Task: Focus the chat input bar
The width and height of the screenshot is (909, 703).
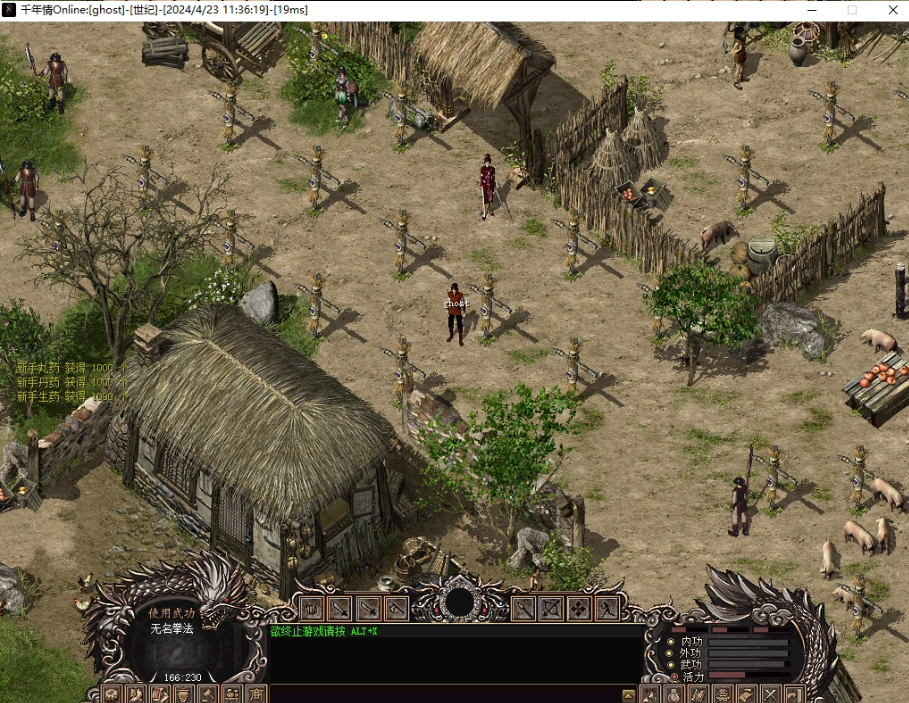Action: click(x=445, y=694)
